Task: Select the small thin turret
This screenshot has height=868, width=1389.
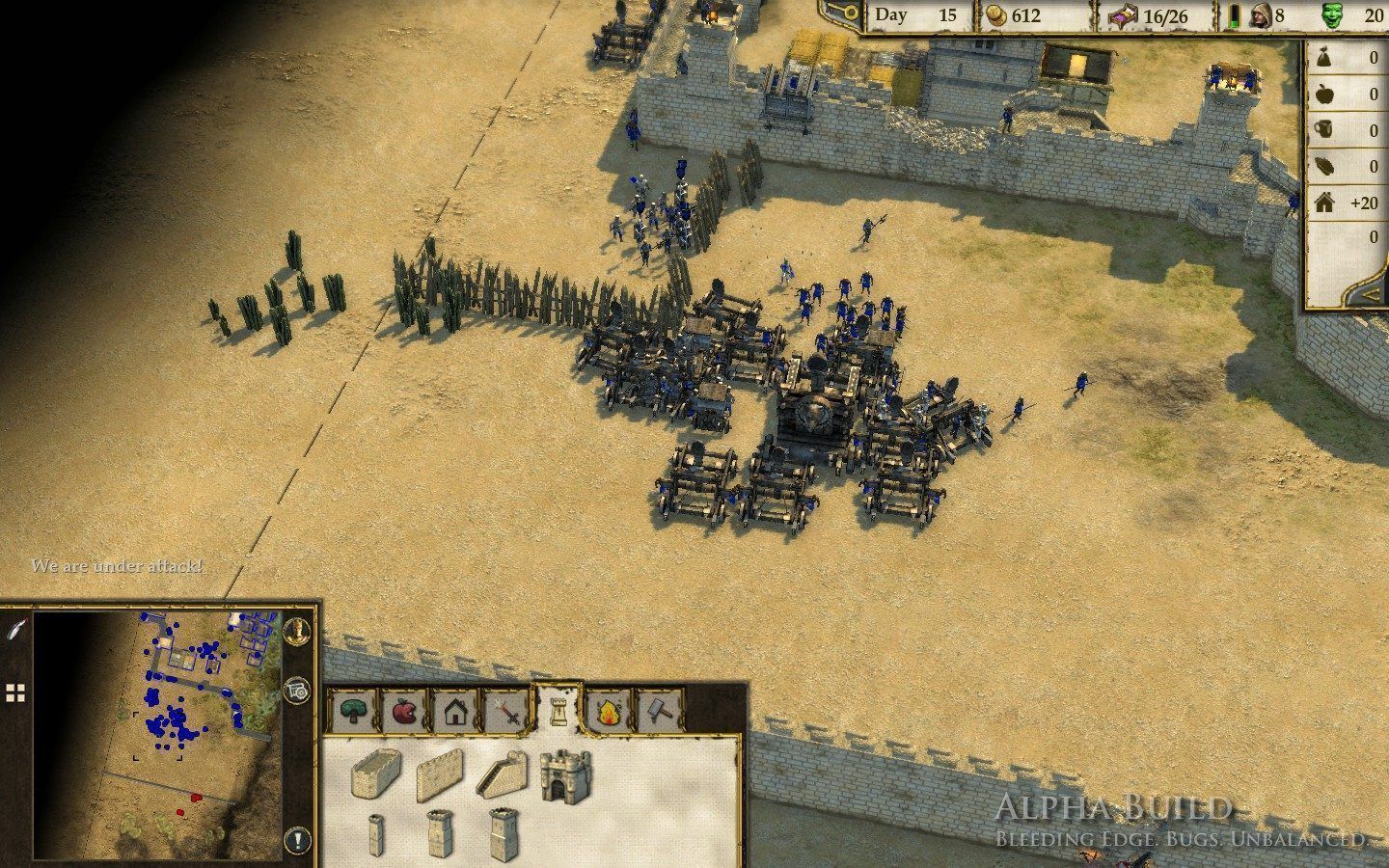Action: click(377, 834)
